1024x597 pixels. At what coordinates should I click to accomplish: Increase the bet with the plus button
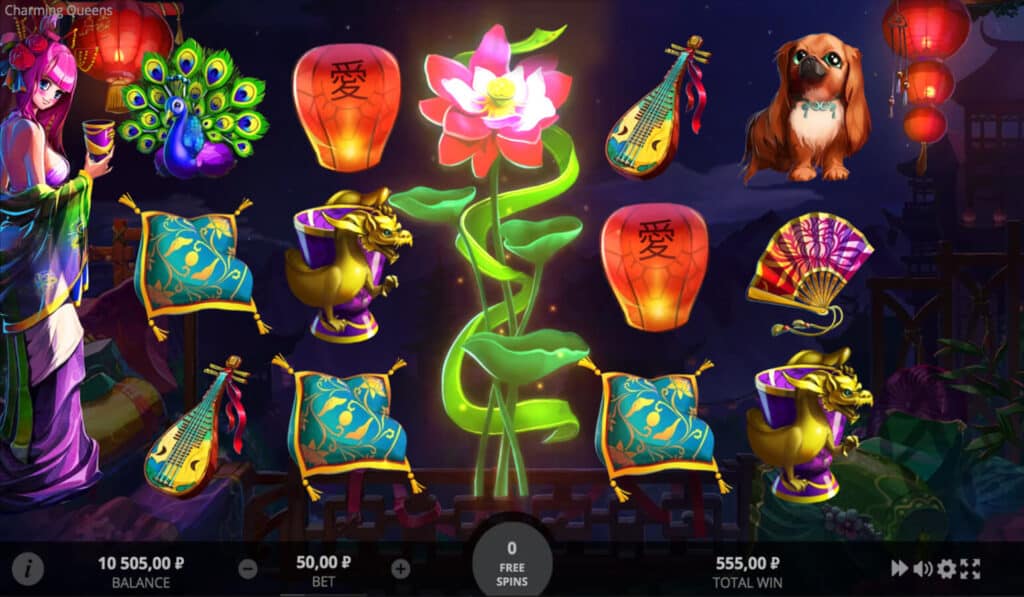401,570
